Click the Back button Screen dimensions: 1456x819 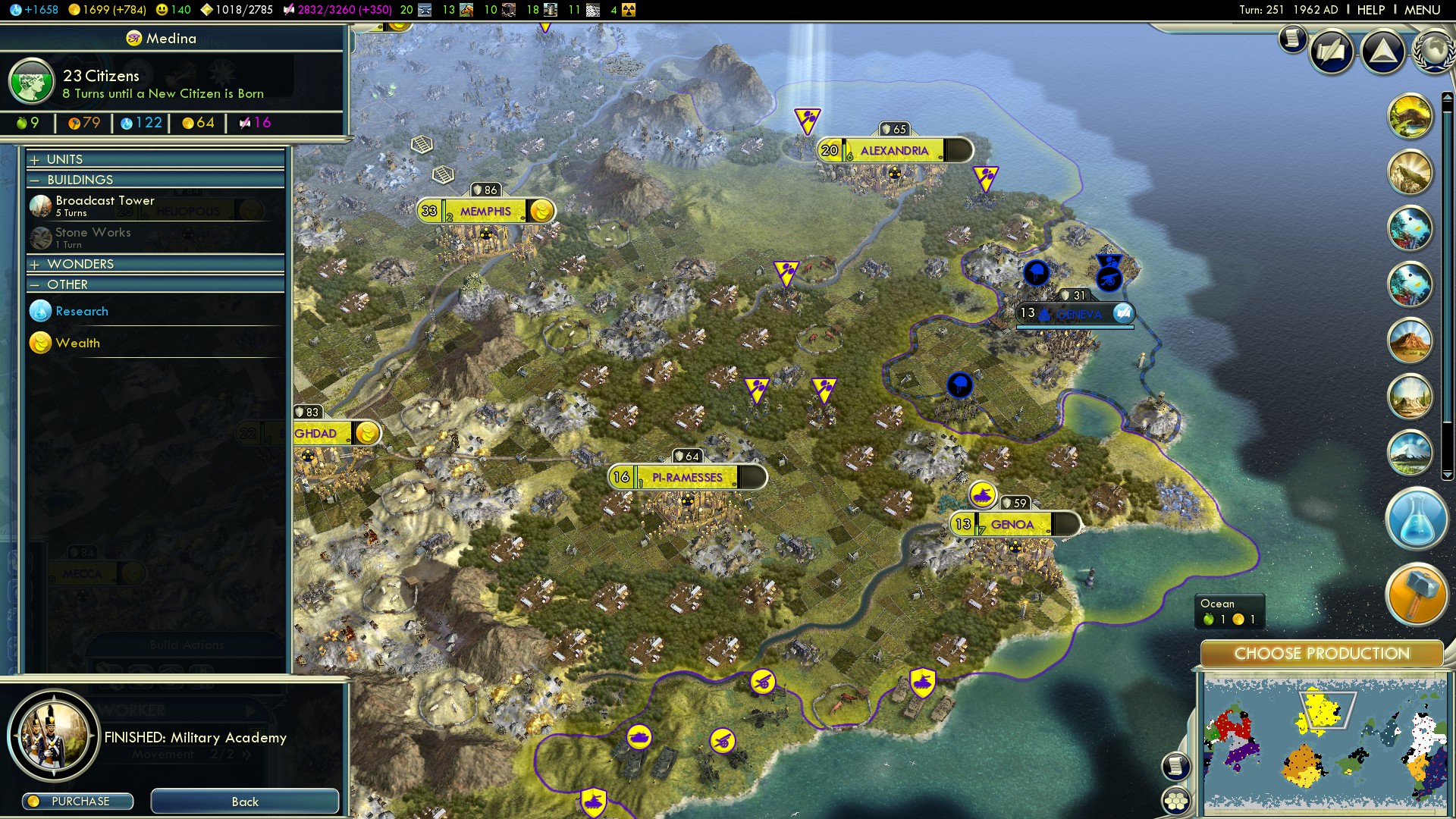(244, 802)
